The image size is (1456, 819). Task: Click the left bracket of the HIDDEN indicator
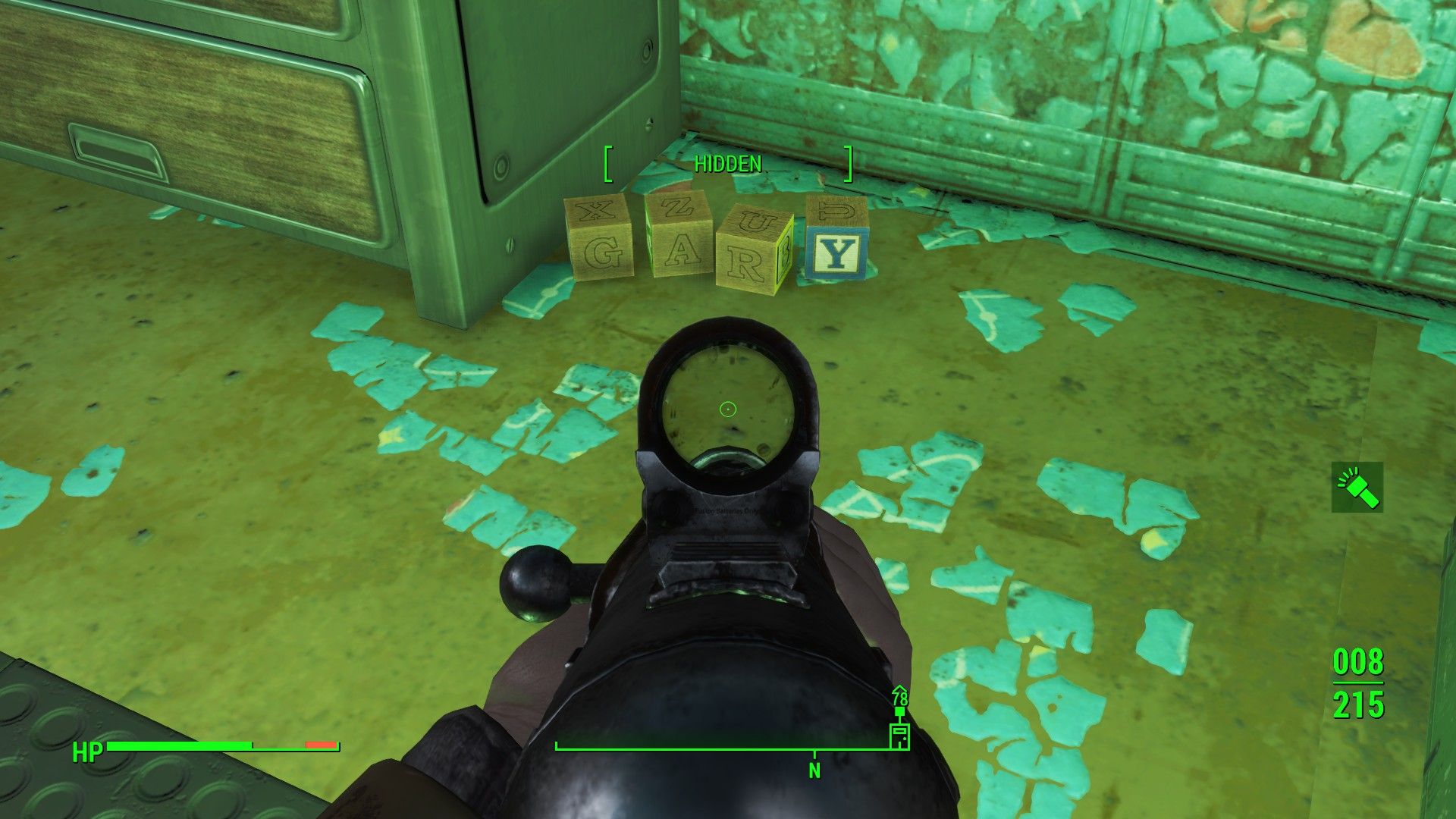(x=607, y=164)
